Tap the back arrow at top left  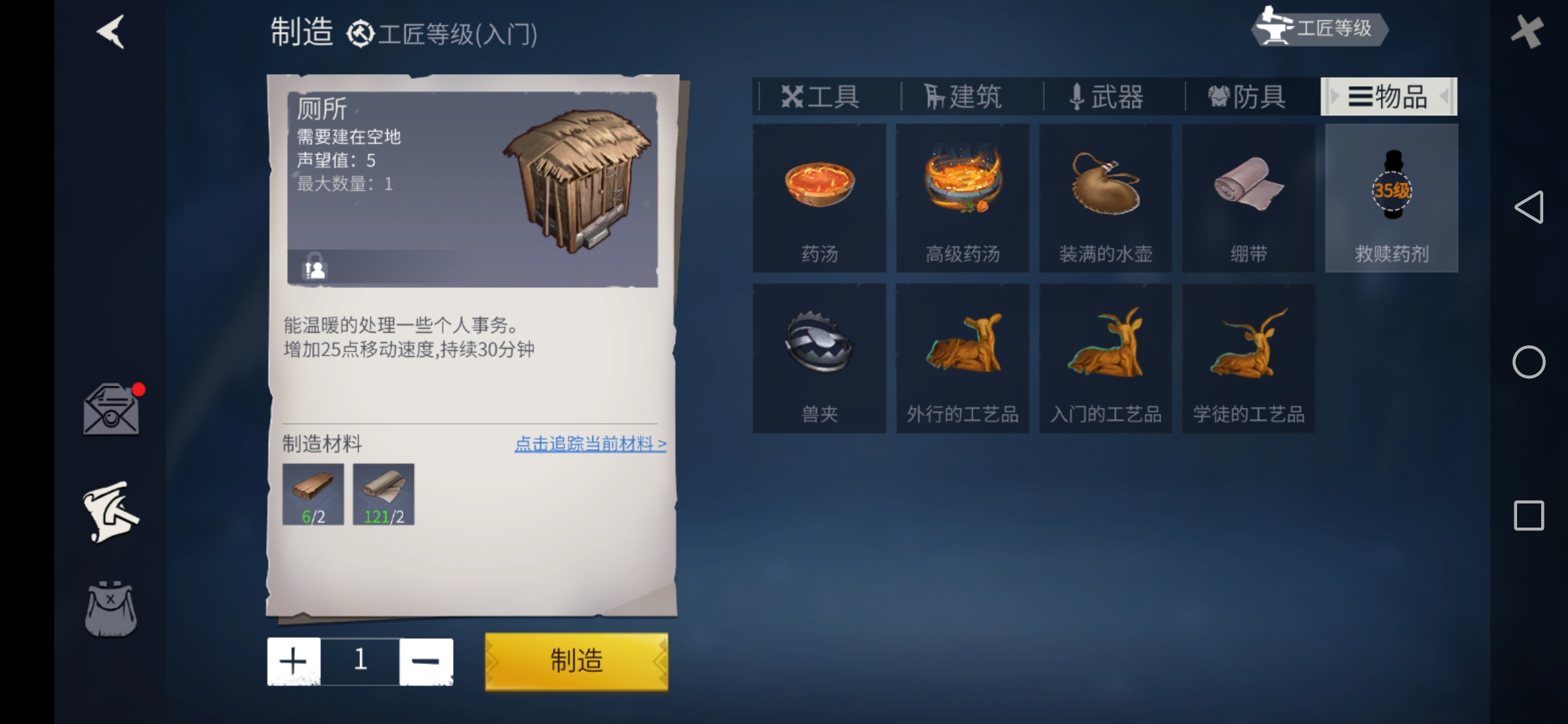[x=109, y=32]
